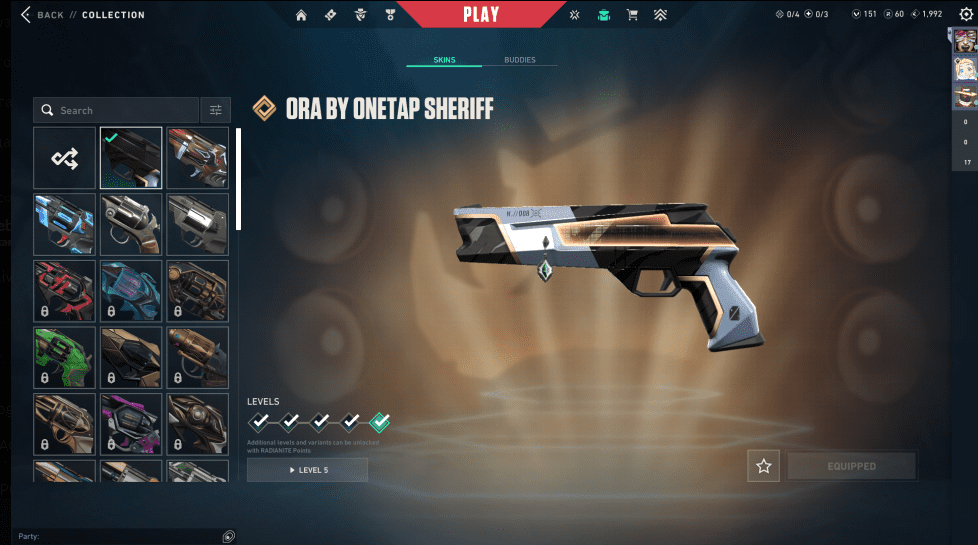This screenshot has width=978, height=545.
Task: Select the equipped Ora Sheriff thumbnail
Action: 131,158
